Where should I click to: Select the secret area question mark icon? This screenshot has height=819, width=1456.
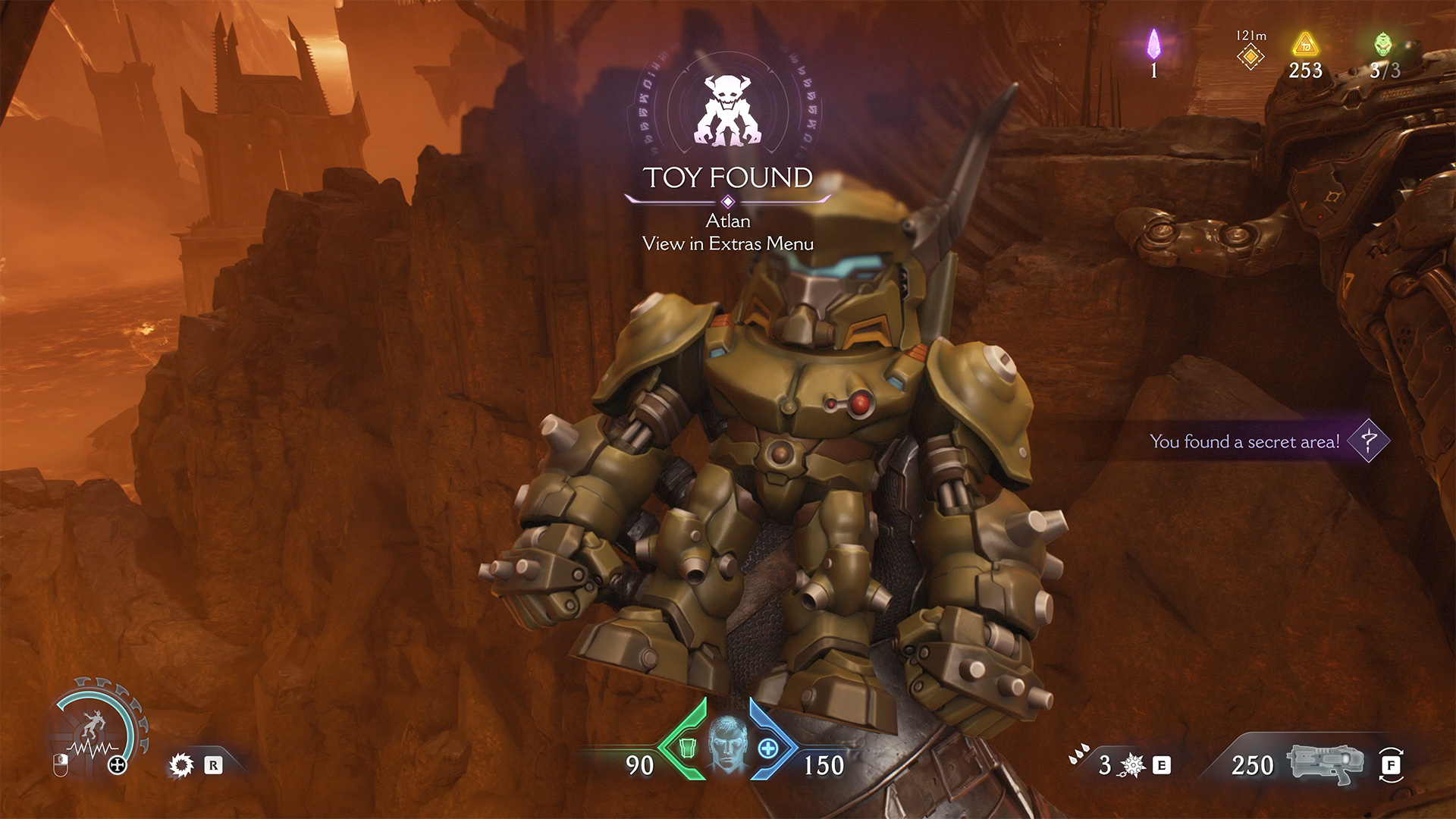tap(1368, 441)
